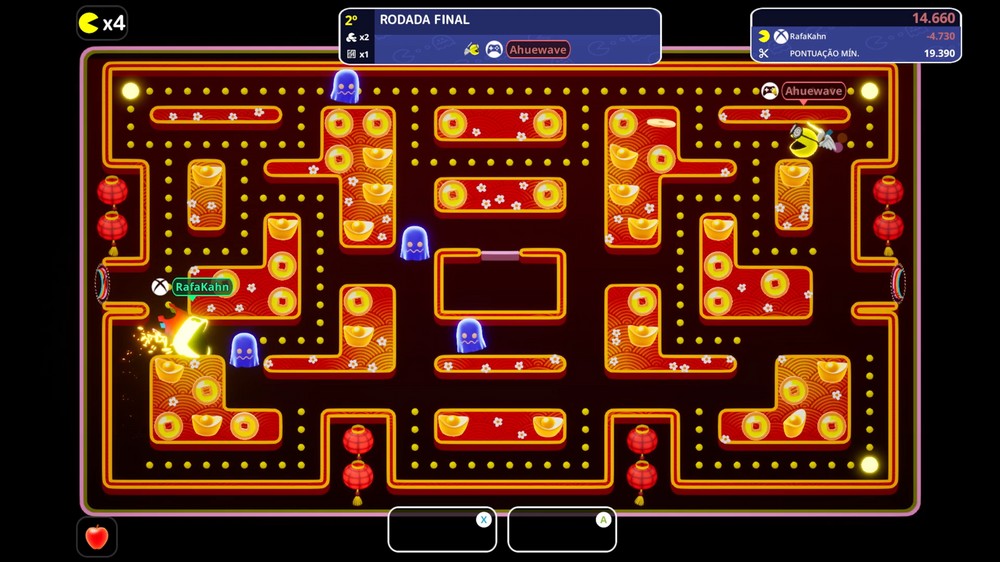Select RafaKahn's row in the score panel
The height and width of the screenshot is (562, 1000).
coord(855,36)
